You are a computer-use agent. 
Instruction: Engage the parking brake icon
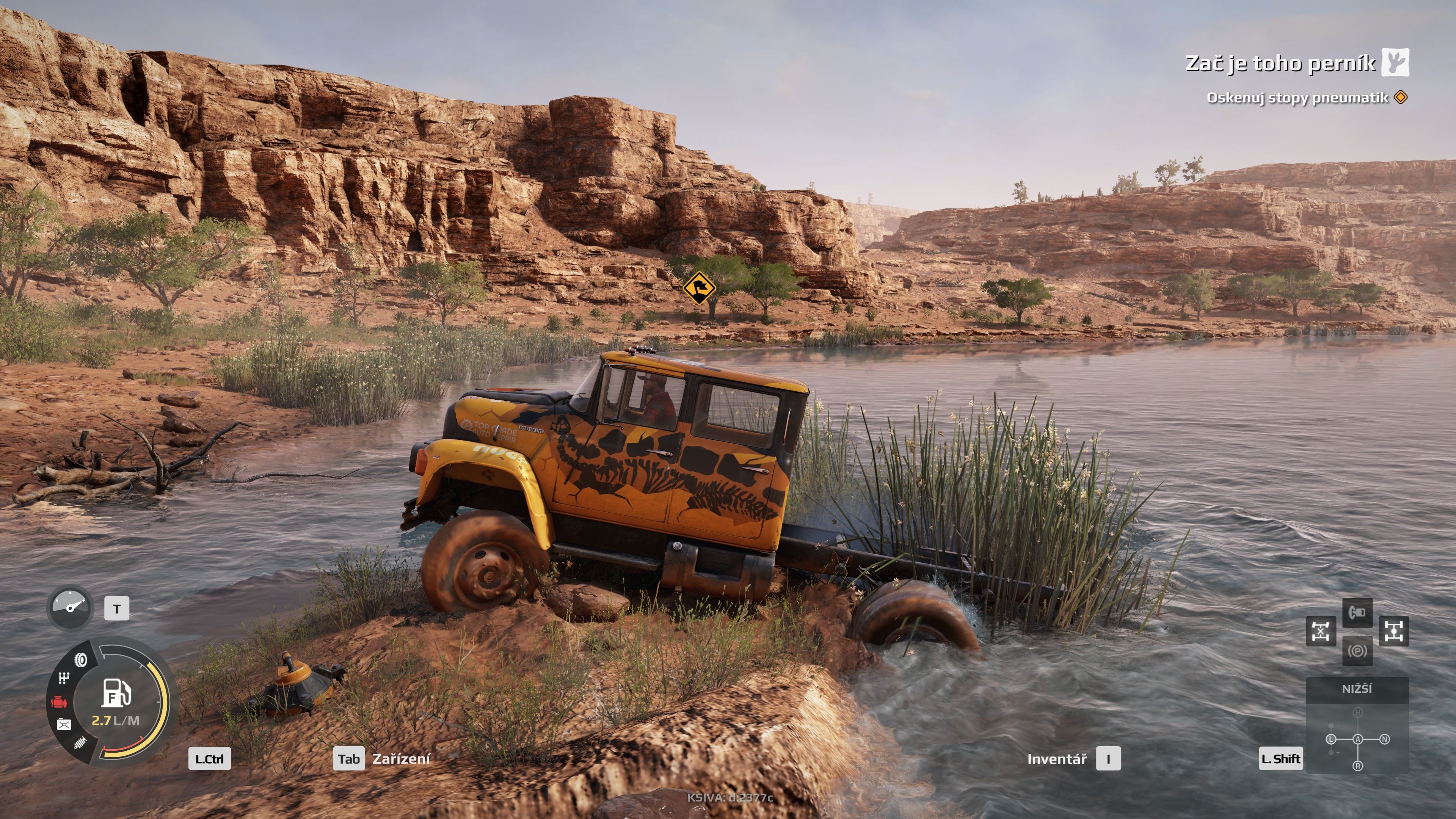(x=1357, y=651)
